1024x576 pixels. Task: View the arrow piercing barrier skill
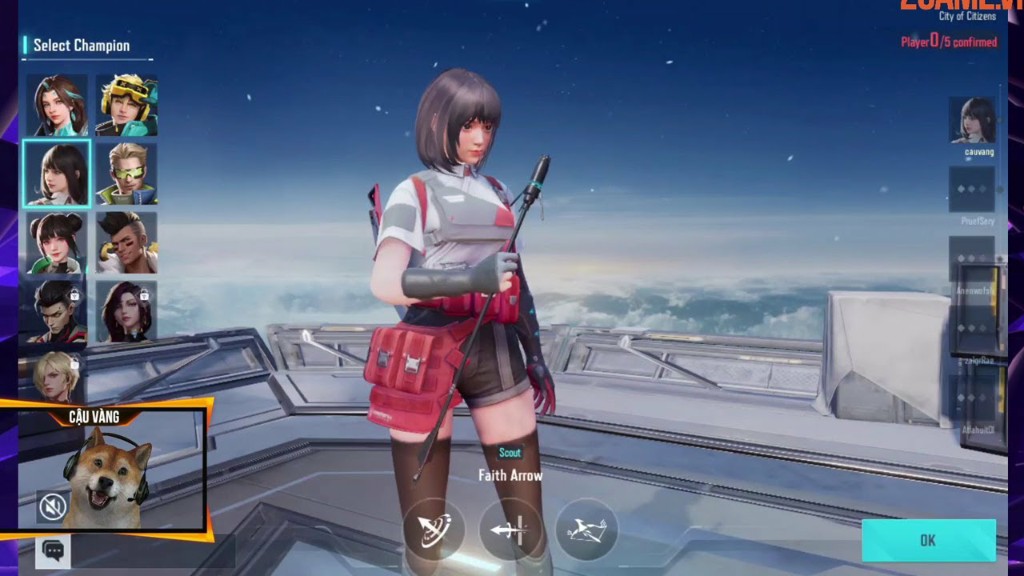tap(510, 528)
